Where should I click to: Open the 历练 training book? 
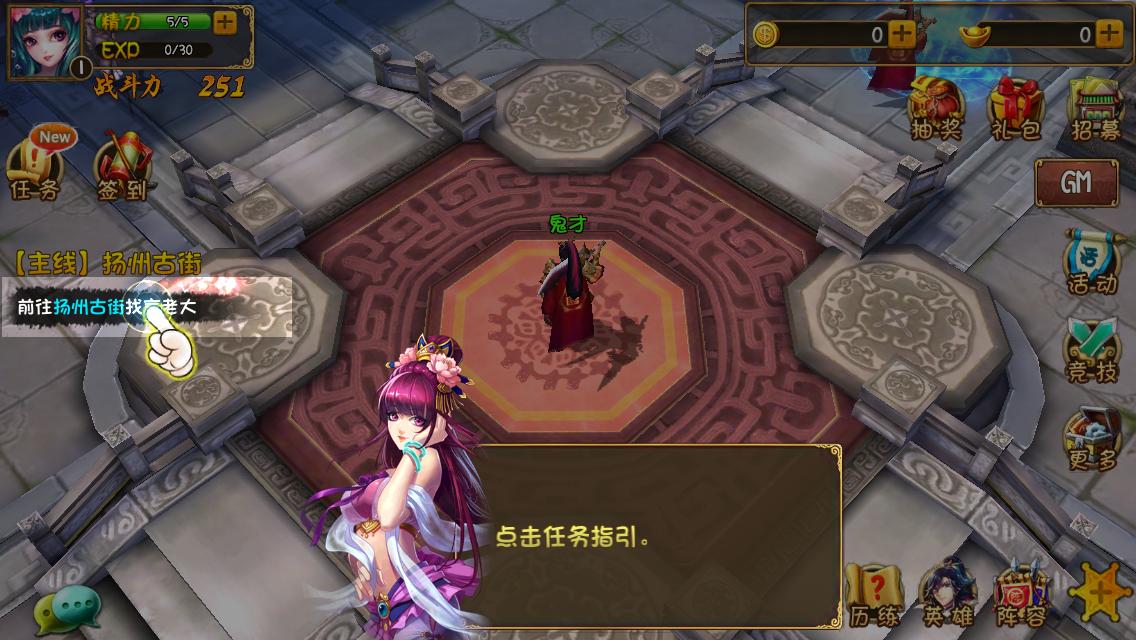[873, 595]
